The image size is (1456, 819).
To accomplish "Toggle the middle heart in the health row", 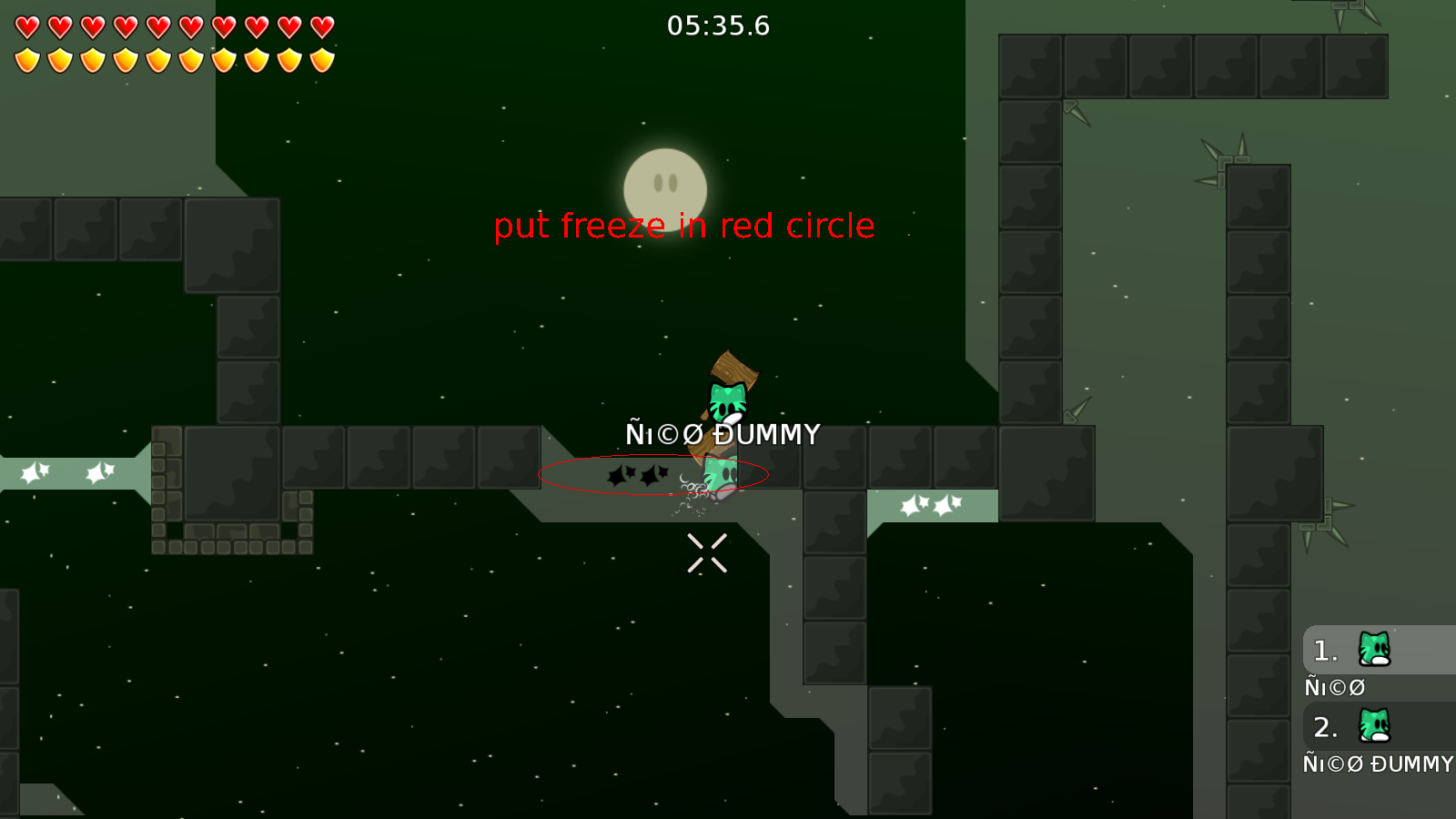I will coord(173,27).
